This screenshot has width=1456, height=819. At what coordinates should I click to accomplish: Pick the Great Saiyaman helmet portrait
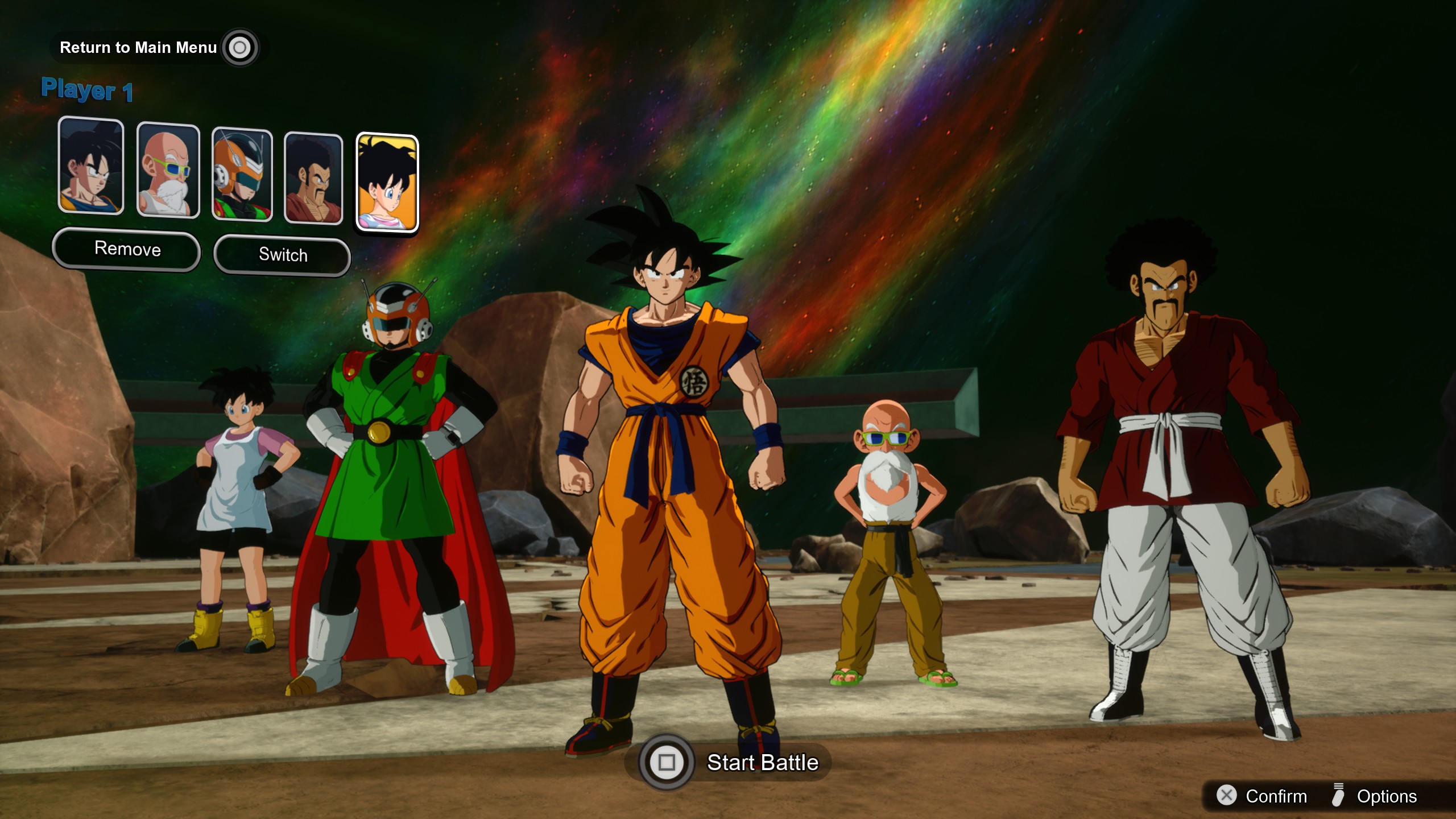tap(242, 174)
